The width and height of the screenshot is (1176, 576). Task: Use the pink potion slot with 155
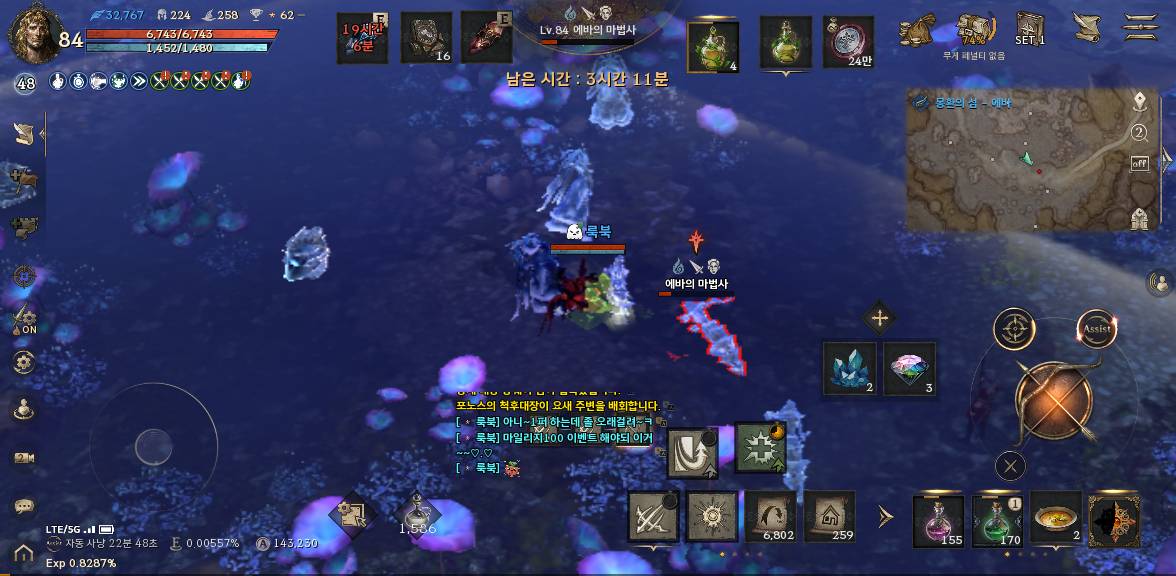click(939, 521)
